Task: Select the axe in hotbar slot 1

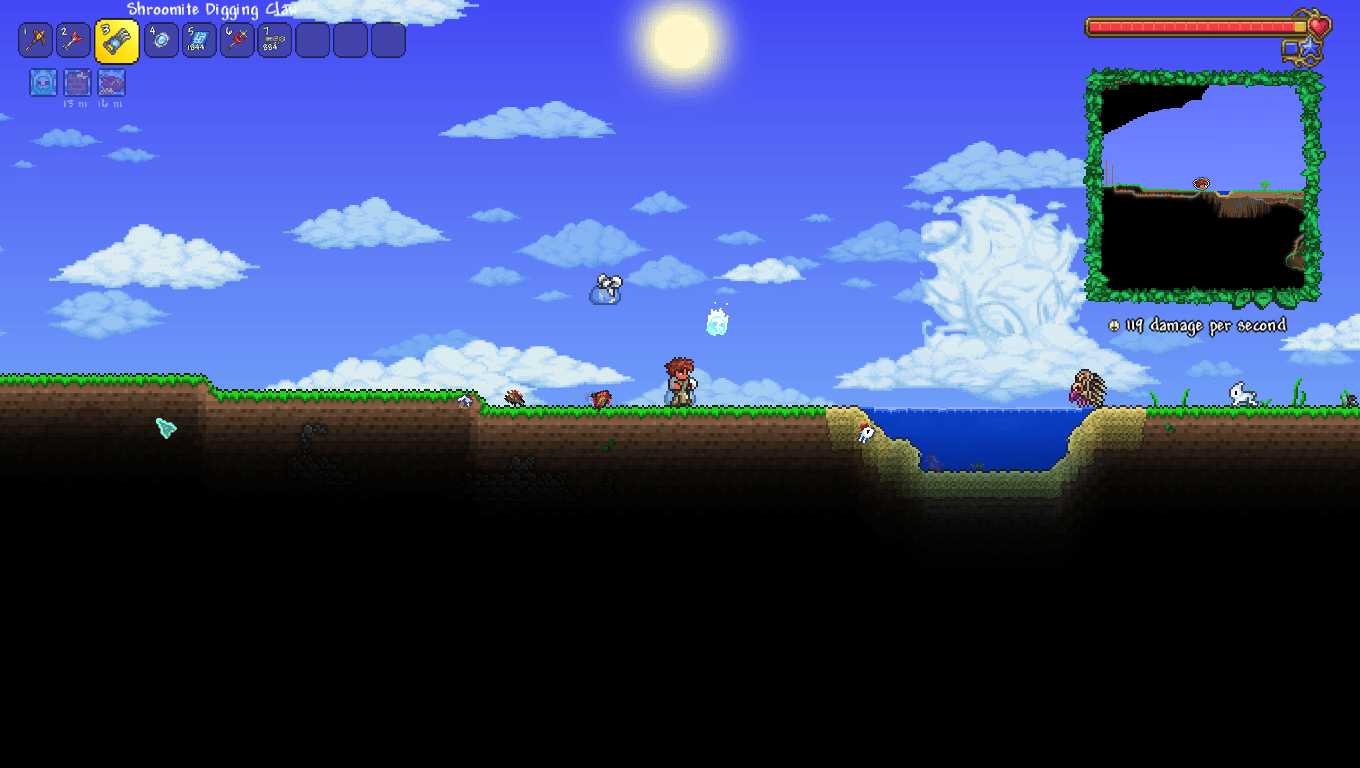Action: [37, 40]
